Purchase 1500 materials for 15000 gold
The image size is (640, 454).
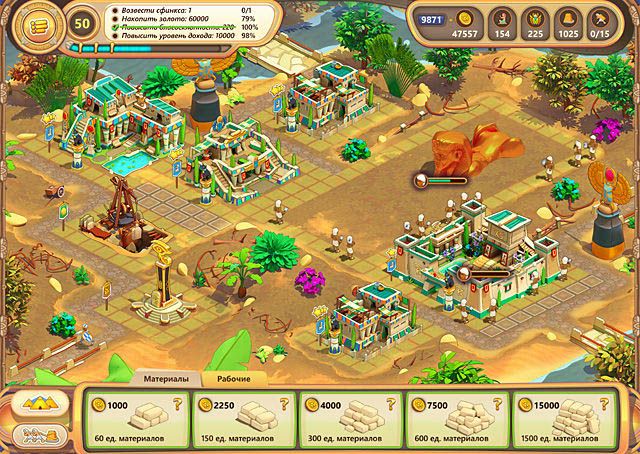click(565, 419)
